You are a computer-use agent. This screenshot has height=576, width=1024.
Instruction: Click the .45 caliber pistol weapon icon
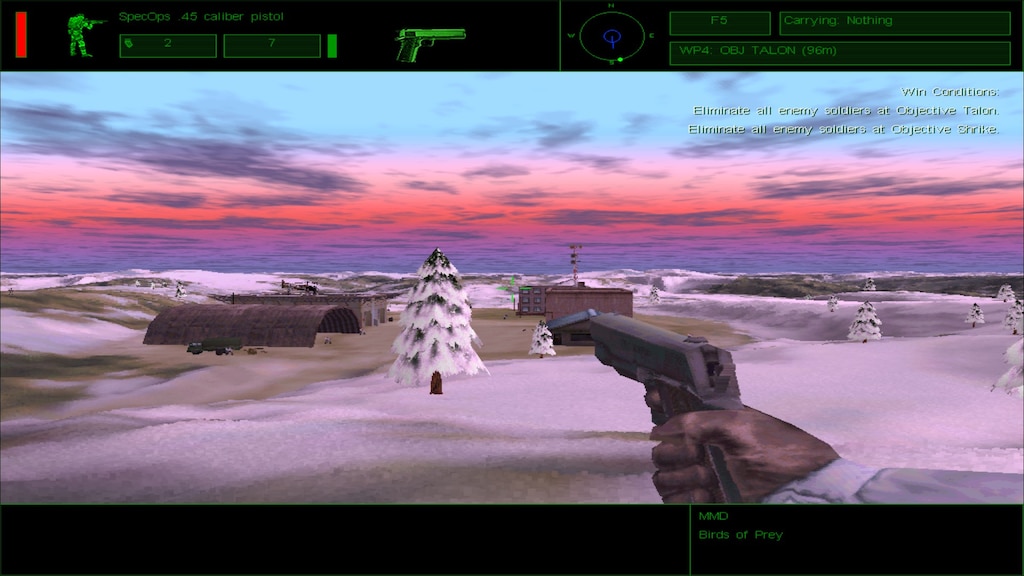click(x=430, y=43)
